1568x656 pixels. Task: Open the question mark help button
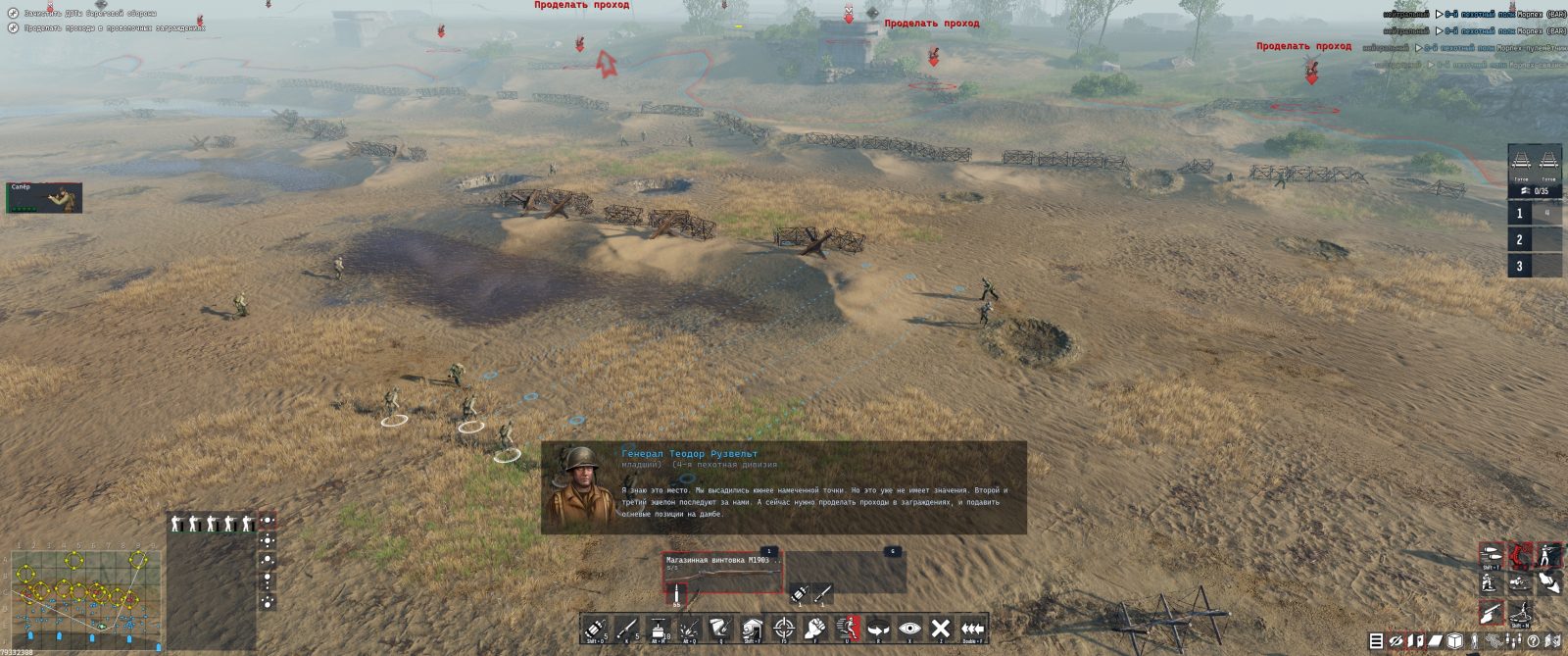1534,641
